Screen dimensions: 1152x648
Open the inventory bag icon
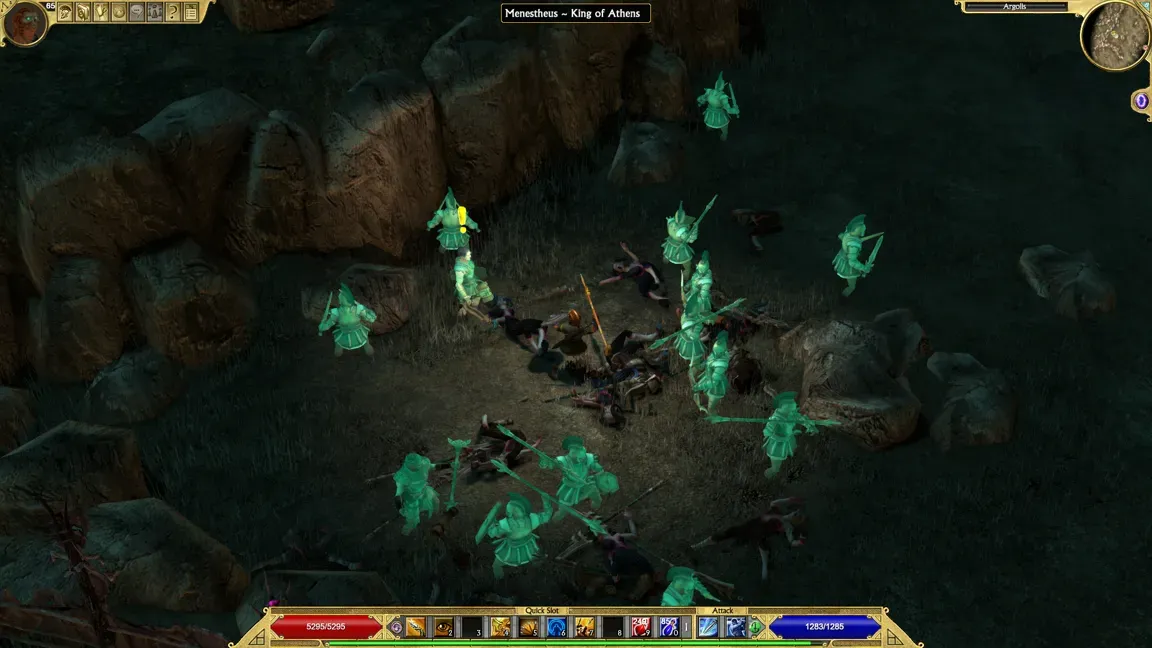tap(83, 12)
